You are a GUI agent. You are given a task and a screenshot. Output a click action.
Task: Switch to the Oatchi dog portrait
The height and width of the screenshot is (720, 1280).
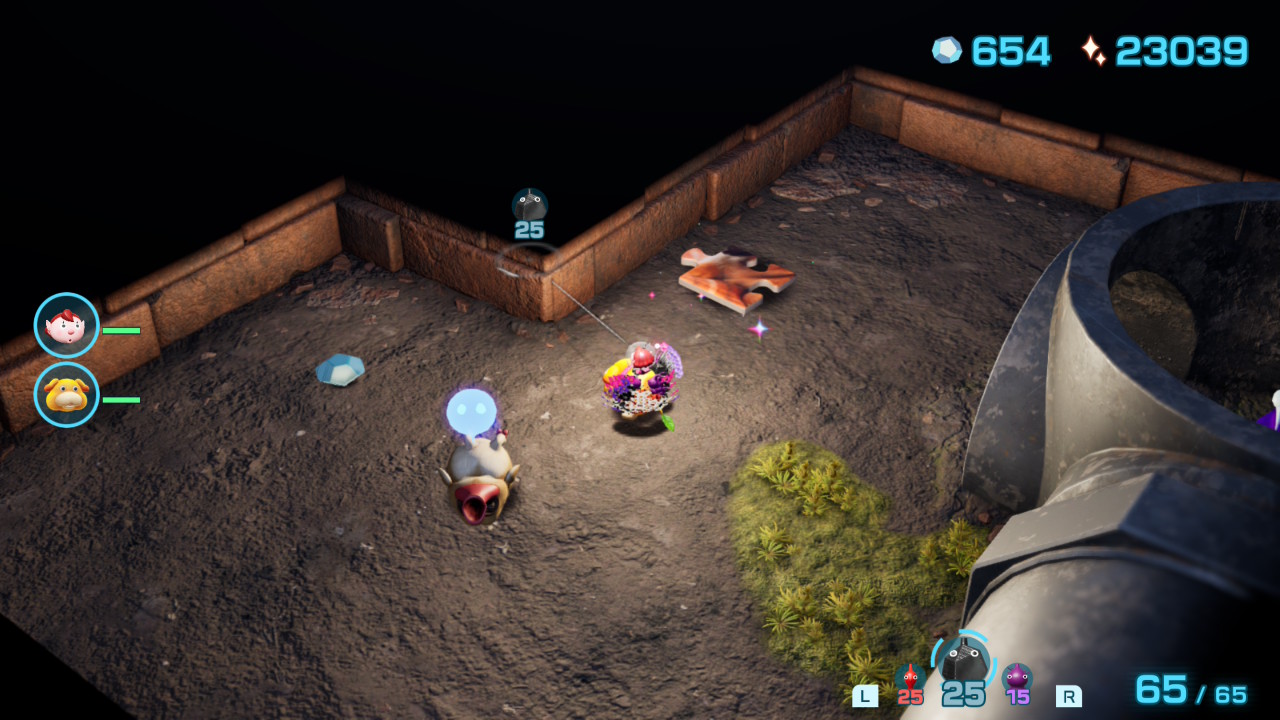[67, 395]
